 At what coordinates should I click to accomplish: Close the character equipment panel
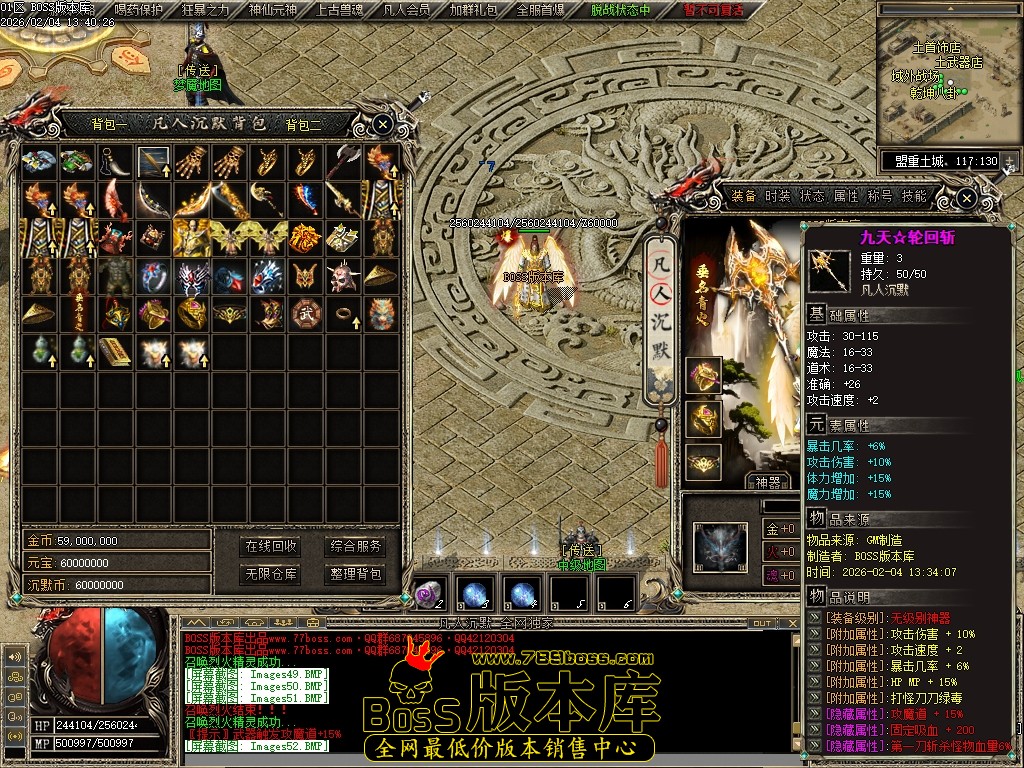pos(966,198)
